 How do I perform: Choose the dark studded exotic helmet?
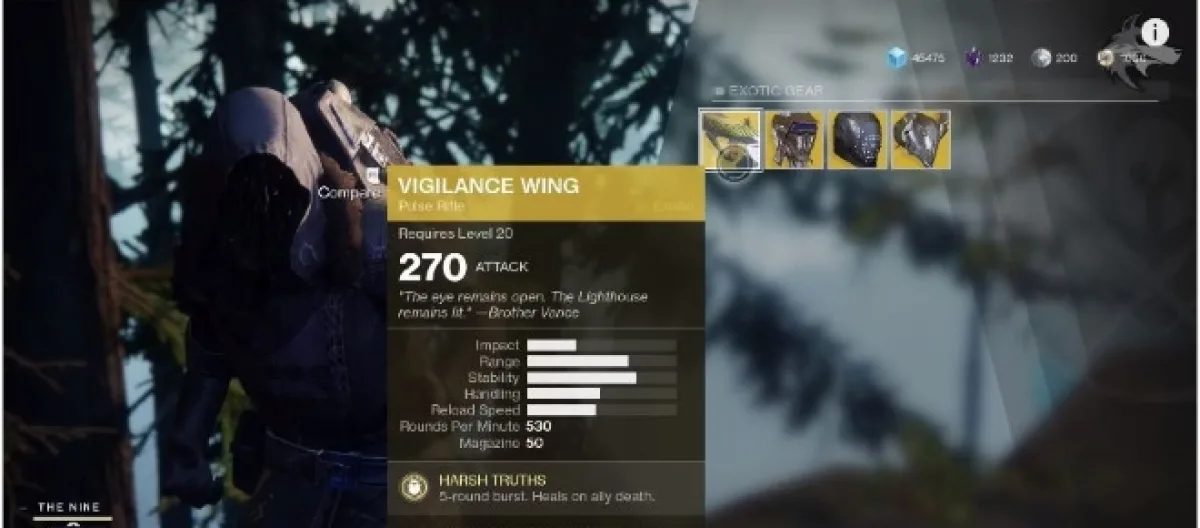(857, 140)
